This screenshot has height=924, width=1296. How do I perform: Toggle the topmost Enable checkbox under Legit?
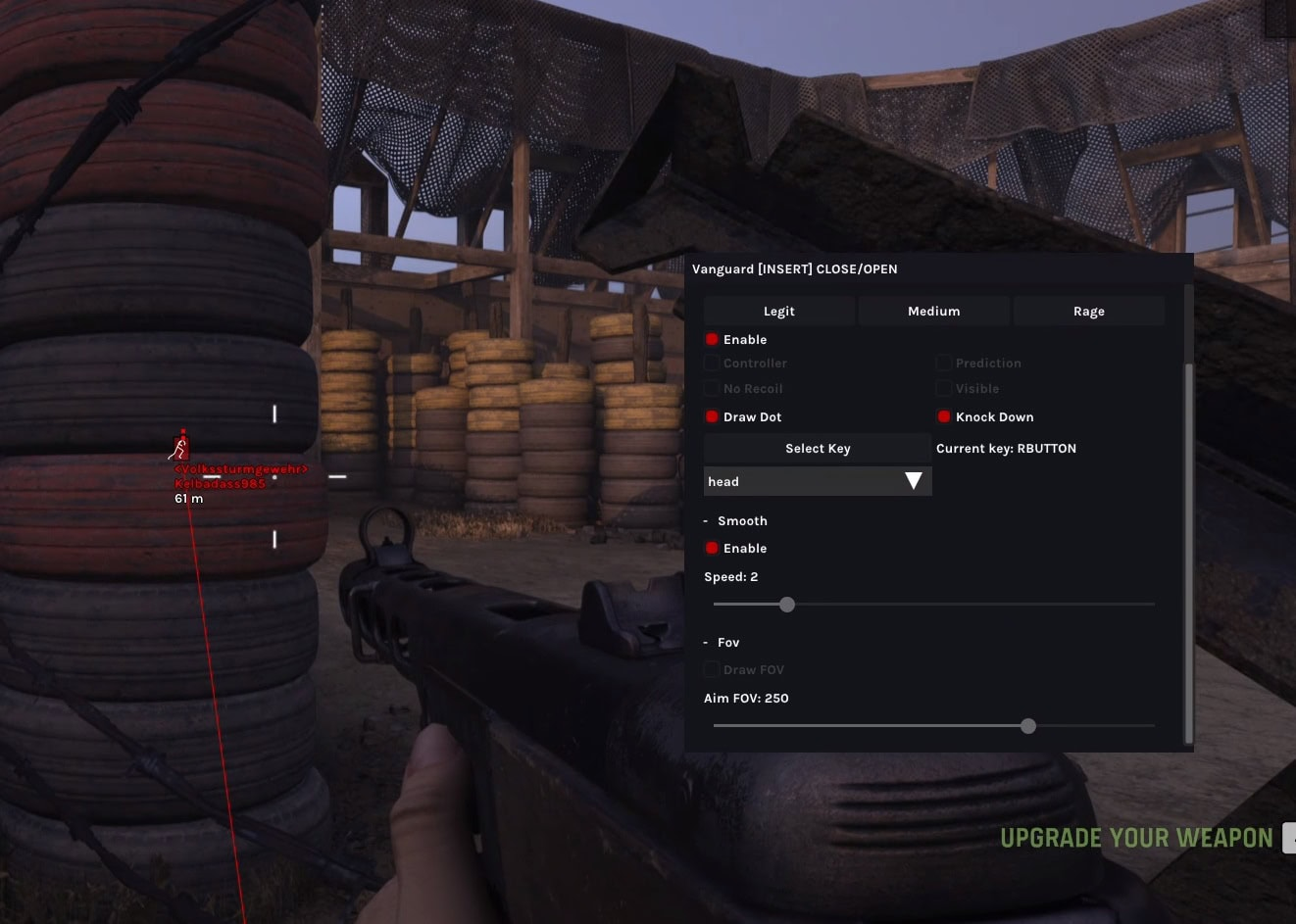(x=713, y=339)
